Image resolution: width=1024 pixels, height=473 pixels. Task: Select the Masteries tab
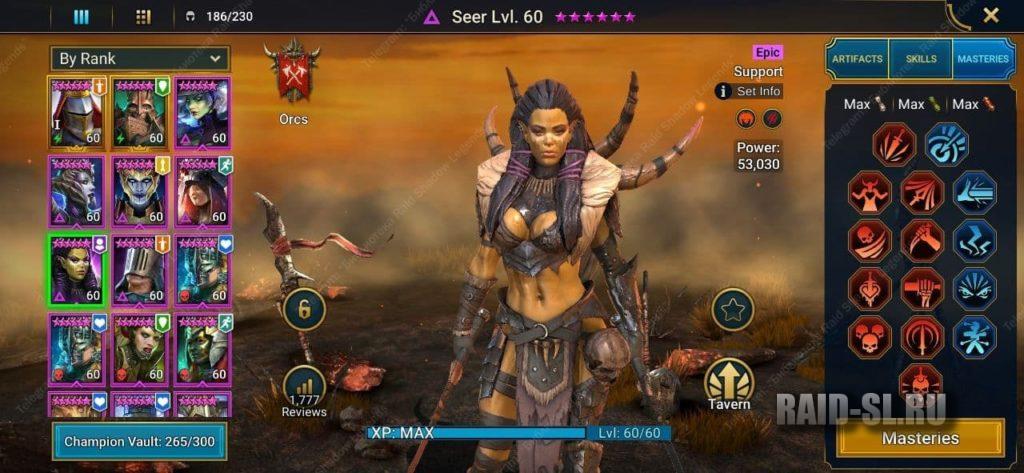[983, 59]
